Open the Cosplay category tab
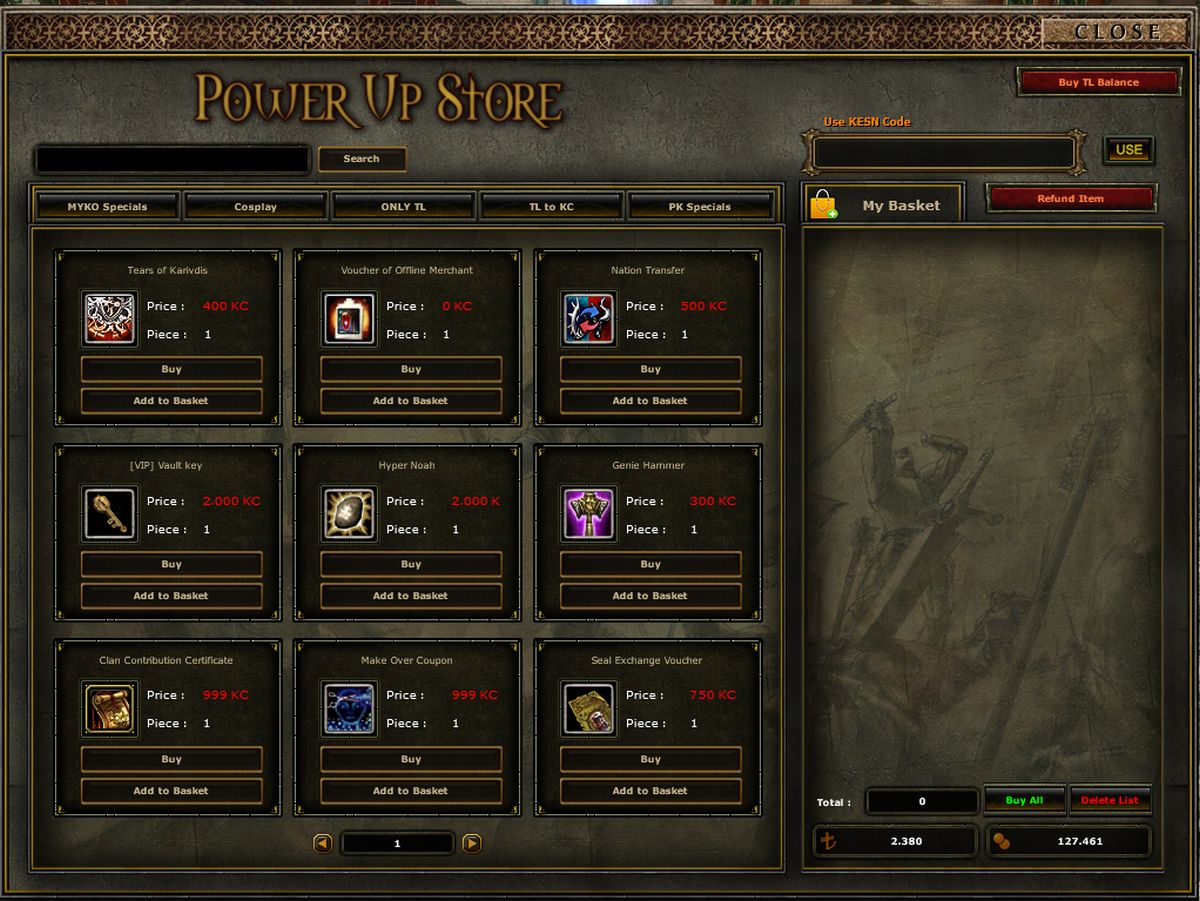 [x=255, y=207]
